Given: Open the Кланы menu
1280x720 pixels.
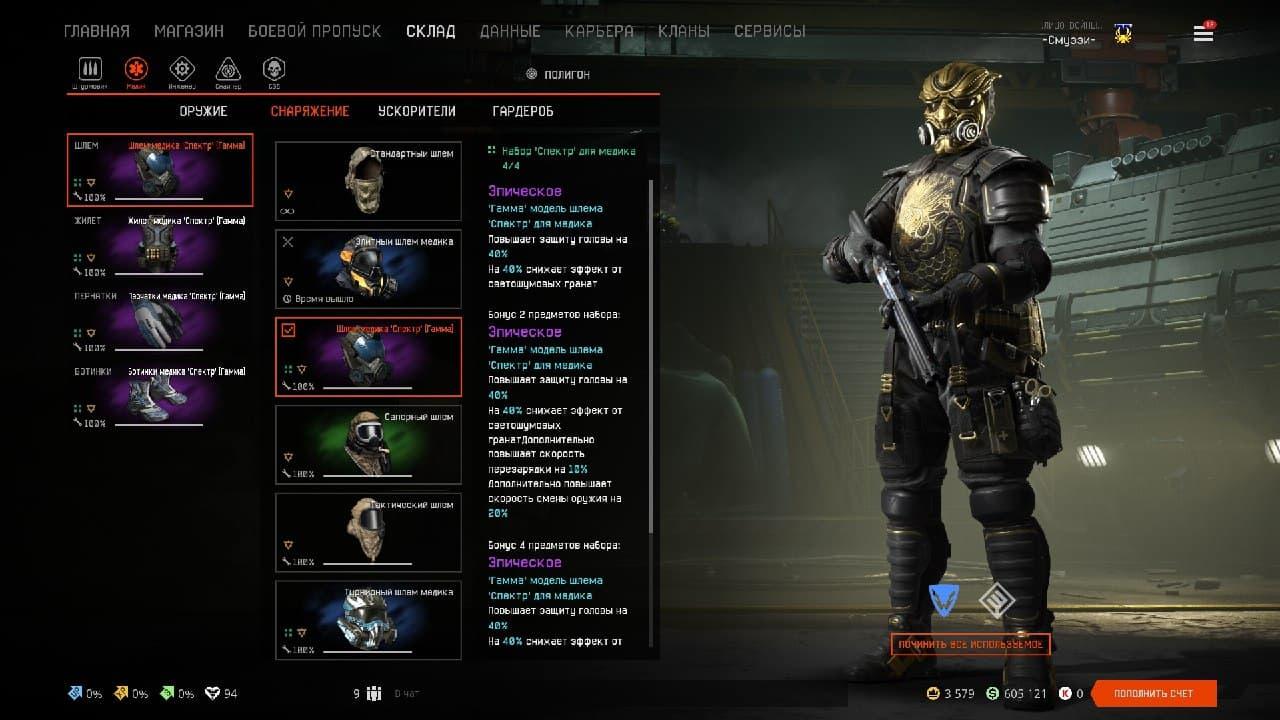Looking at the screenshot, I should [x=684, y=31].
